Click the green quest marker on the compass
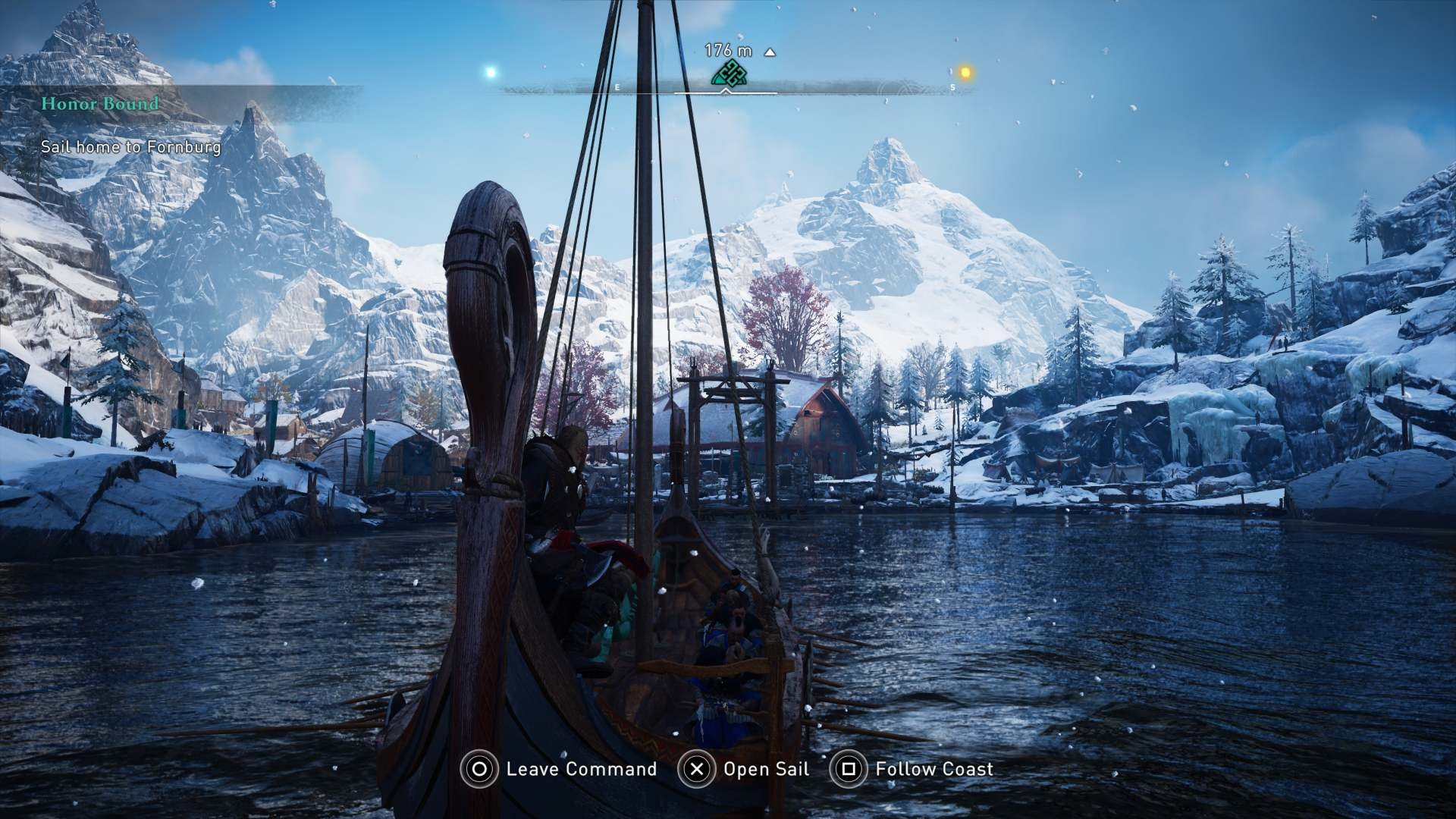The width and height of the screenshot is (1456, 819). point(730,74)
